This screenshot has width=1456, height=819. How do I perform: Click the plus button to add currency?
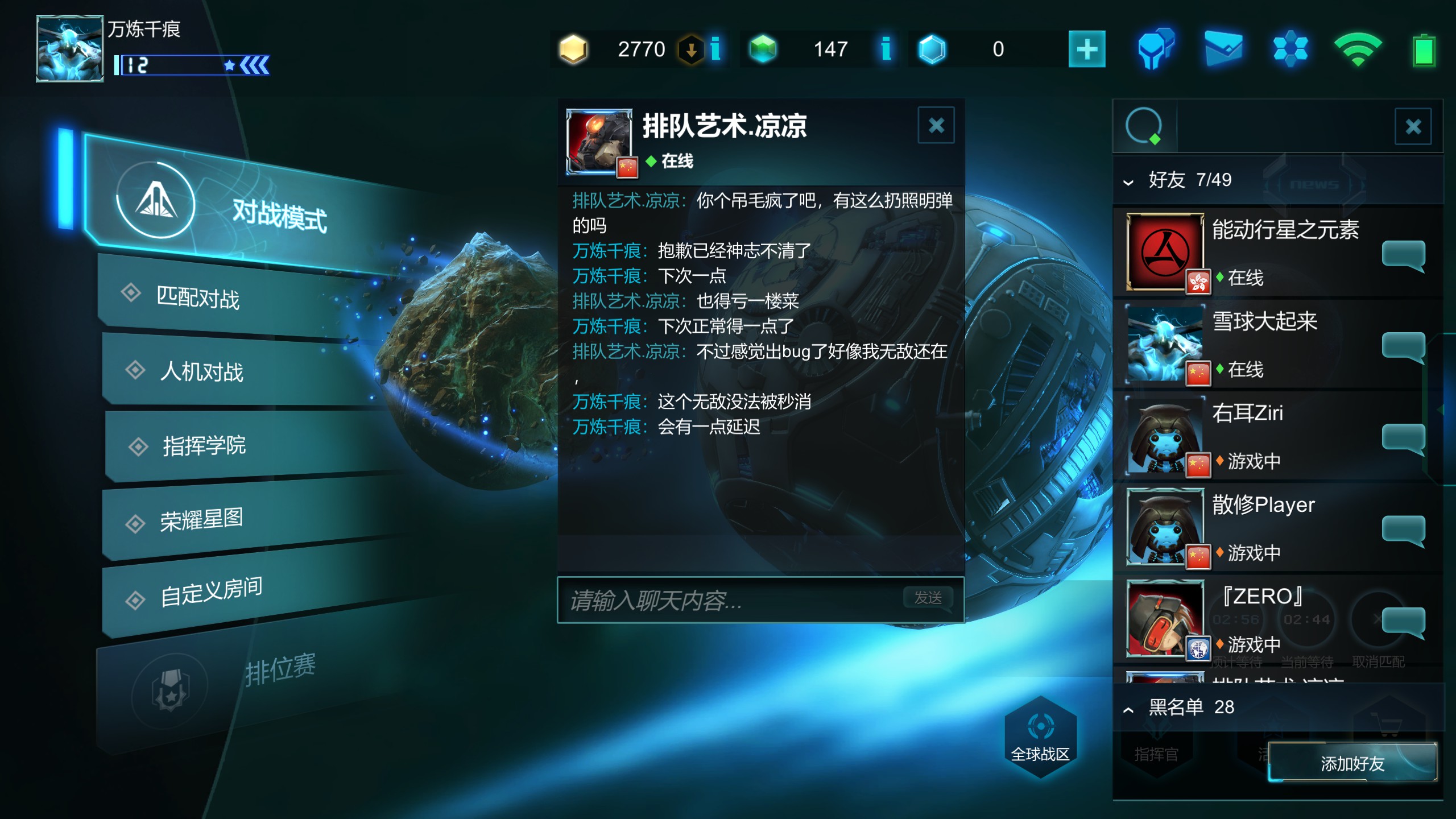[1086, 49]
